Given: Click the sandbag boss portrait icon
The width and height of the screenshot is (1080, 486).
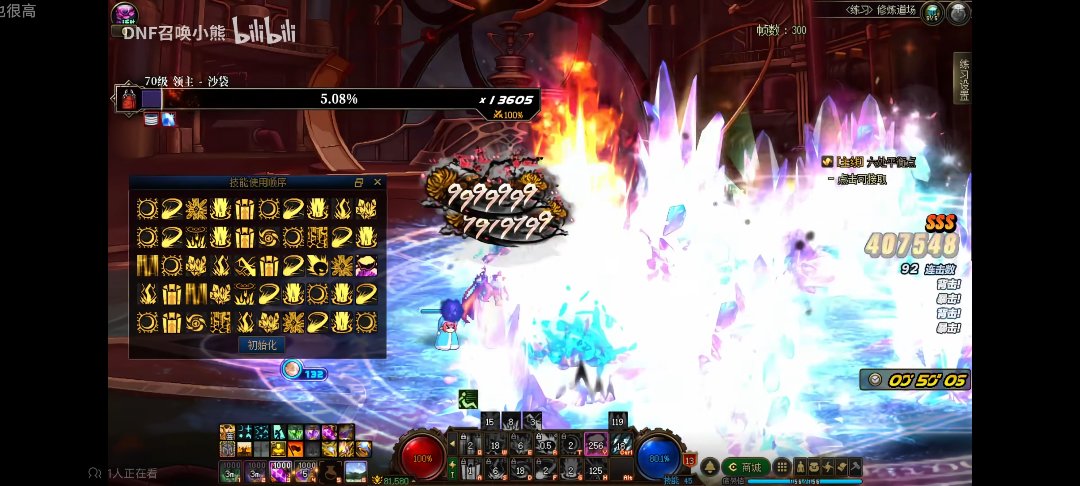Looking at the screenshot, I should (128, 99).
